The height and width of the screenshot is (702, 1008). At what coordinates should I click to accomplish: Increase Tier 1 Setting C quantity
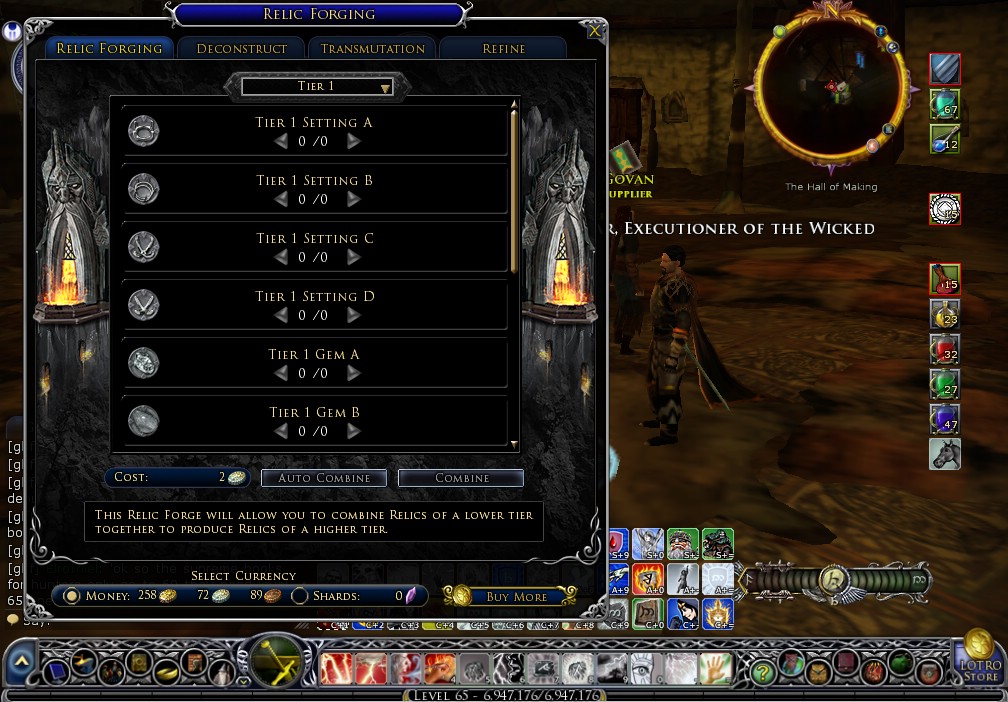click(x=353, y=258)
